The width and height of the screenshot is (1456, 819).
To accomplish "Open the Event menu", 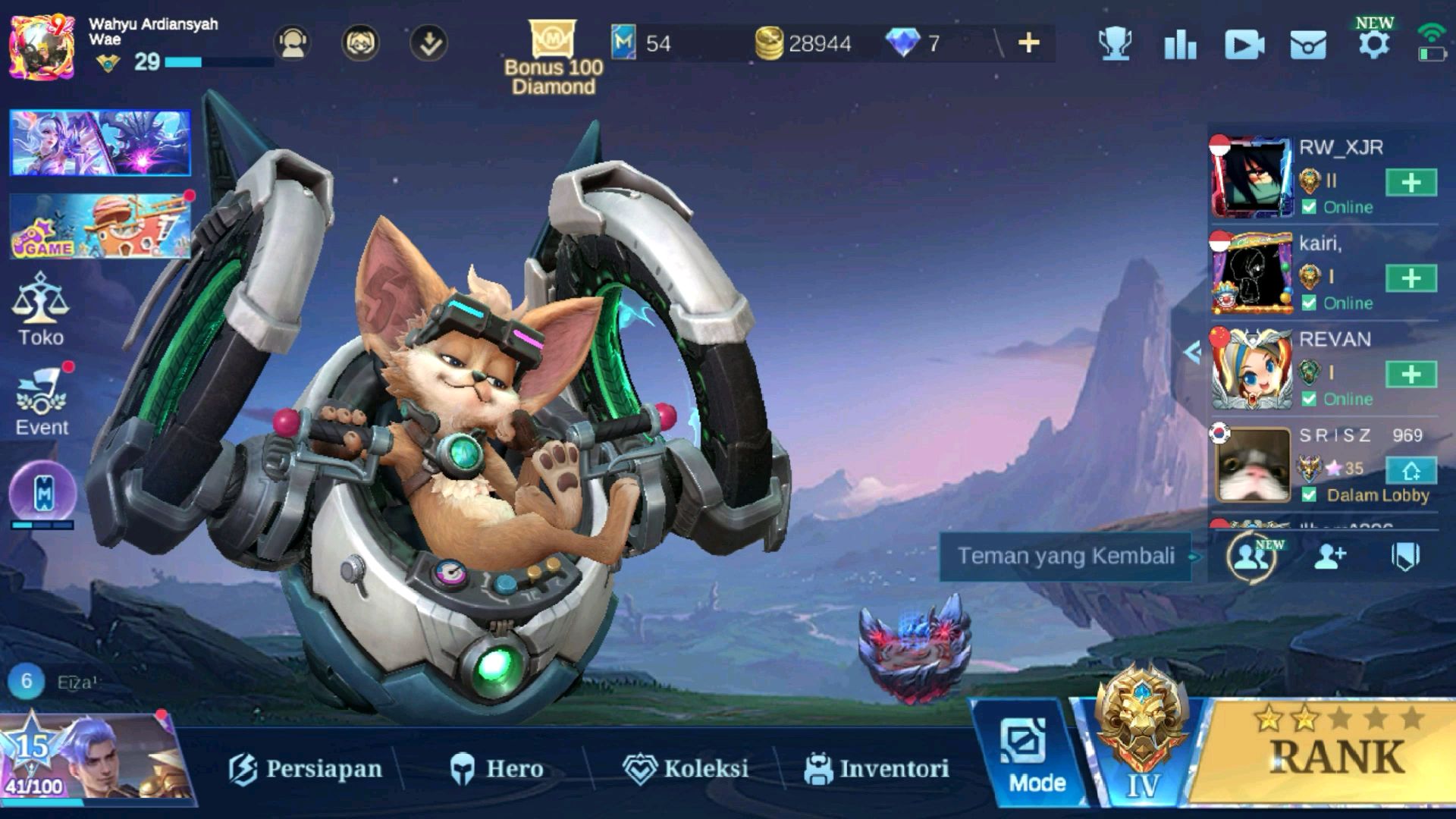I will pos(42,403).
